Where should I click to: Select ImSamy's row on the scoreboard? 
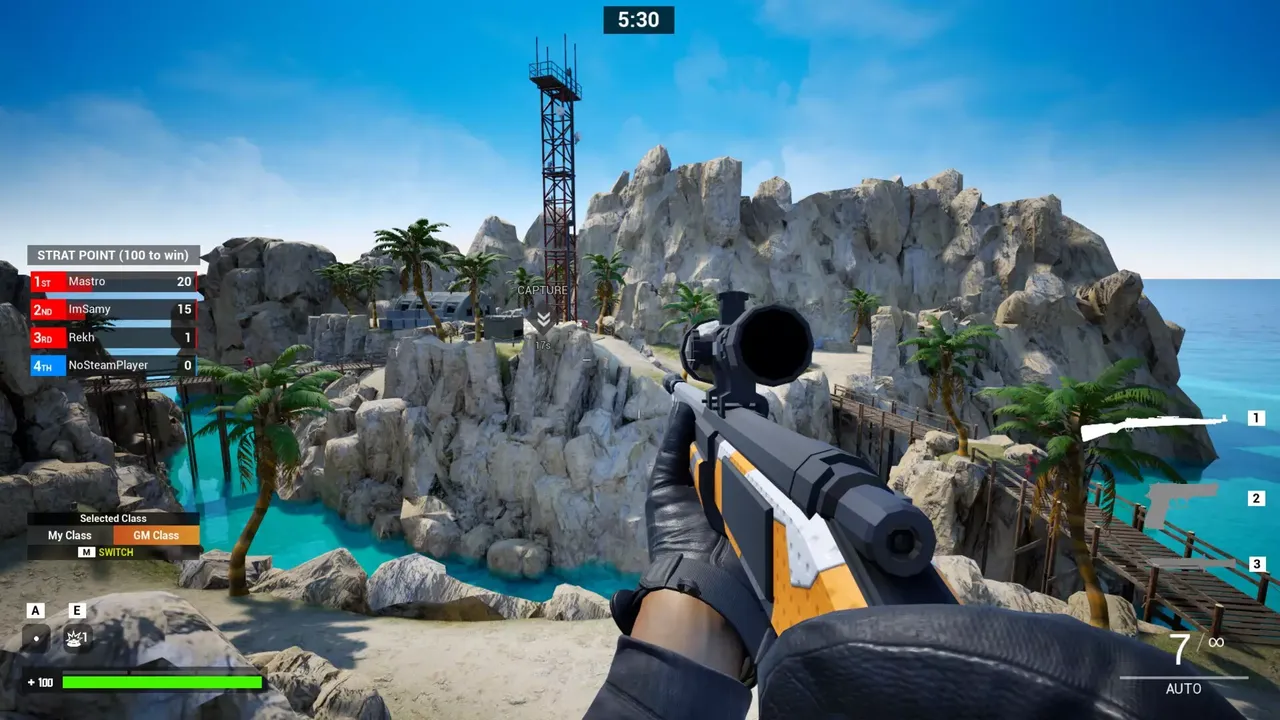point(113,310)
